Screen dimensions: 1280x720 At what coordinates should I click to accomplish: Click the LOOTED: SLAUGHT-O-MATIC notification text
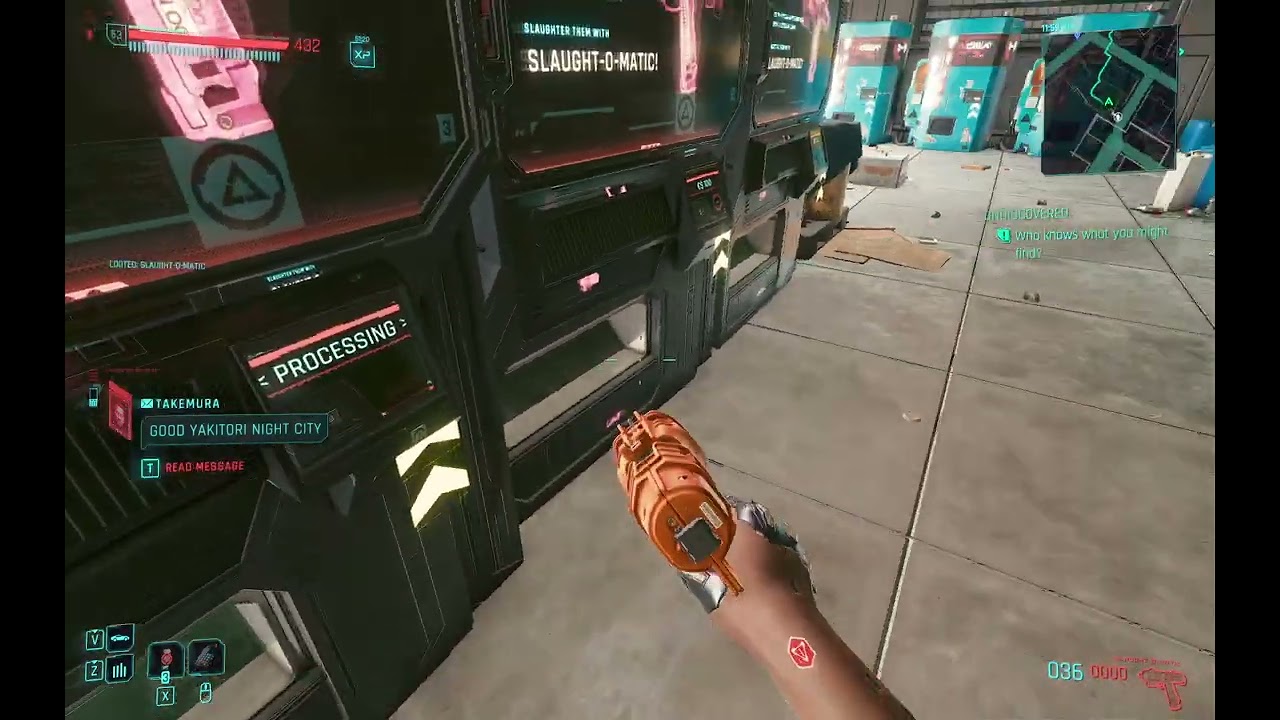click(158, 266)
